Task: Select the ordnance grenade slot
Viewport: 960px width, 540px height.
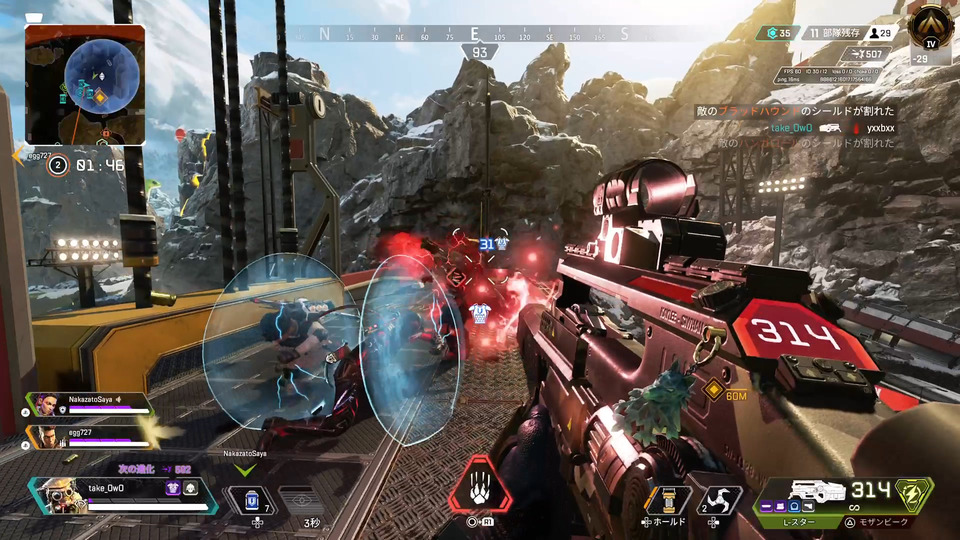Action: pos(668,500)
